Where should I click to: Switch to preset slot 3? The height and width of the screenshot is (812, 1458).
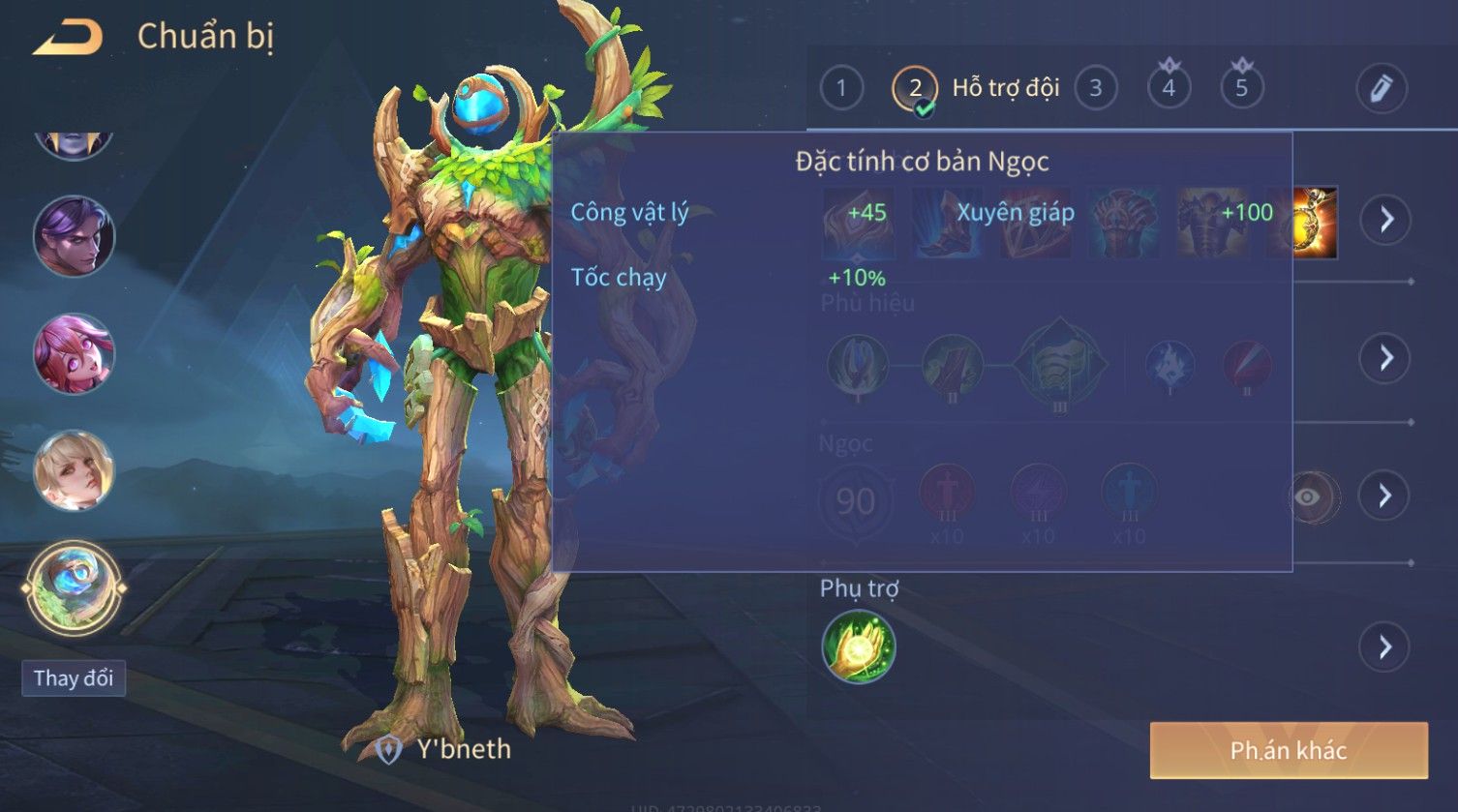pos(1095,88)
